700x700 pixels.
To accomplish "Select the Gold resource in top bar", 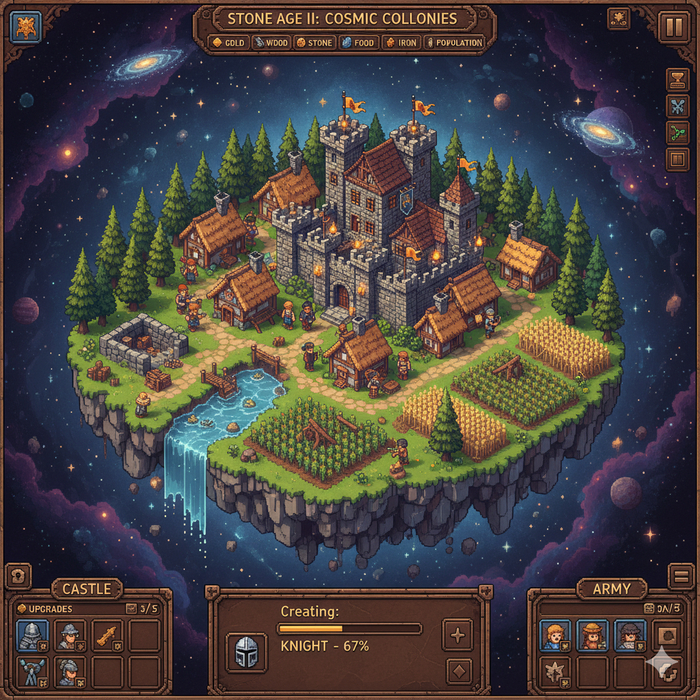I will coord(229,43).
